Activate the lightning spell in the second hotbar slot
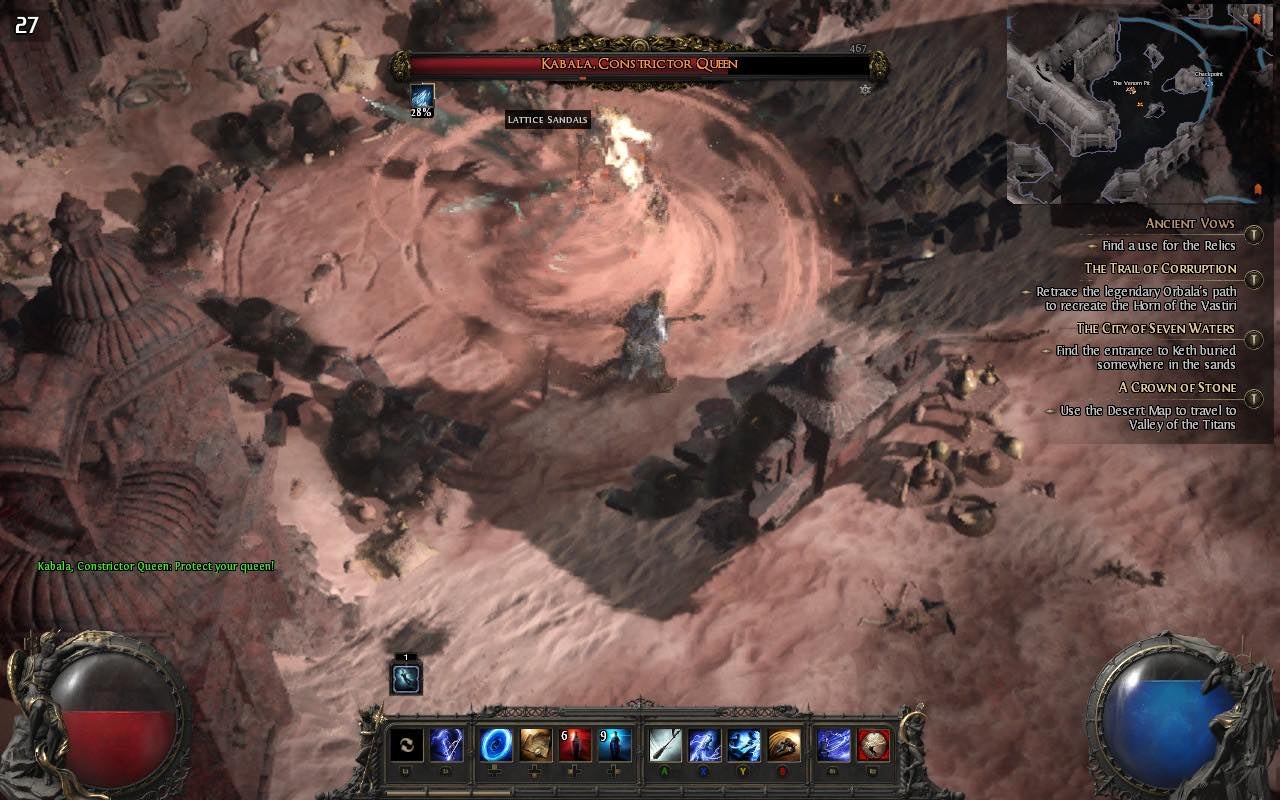The image size is (1280, 800). 447,742
